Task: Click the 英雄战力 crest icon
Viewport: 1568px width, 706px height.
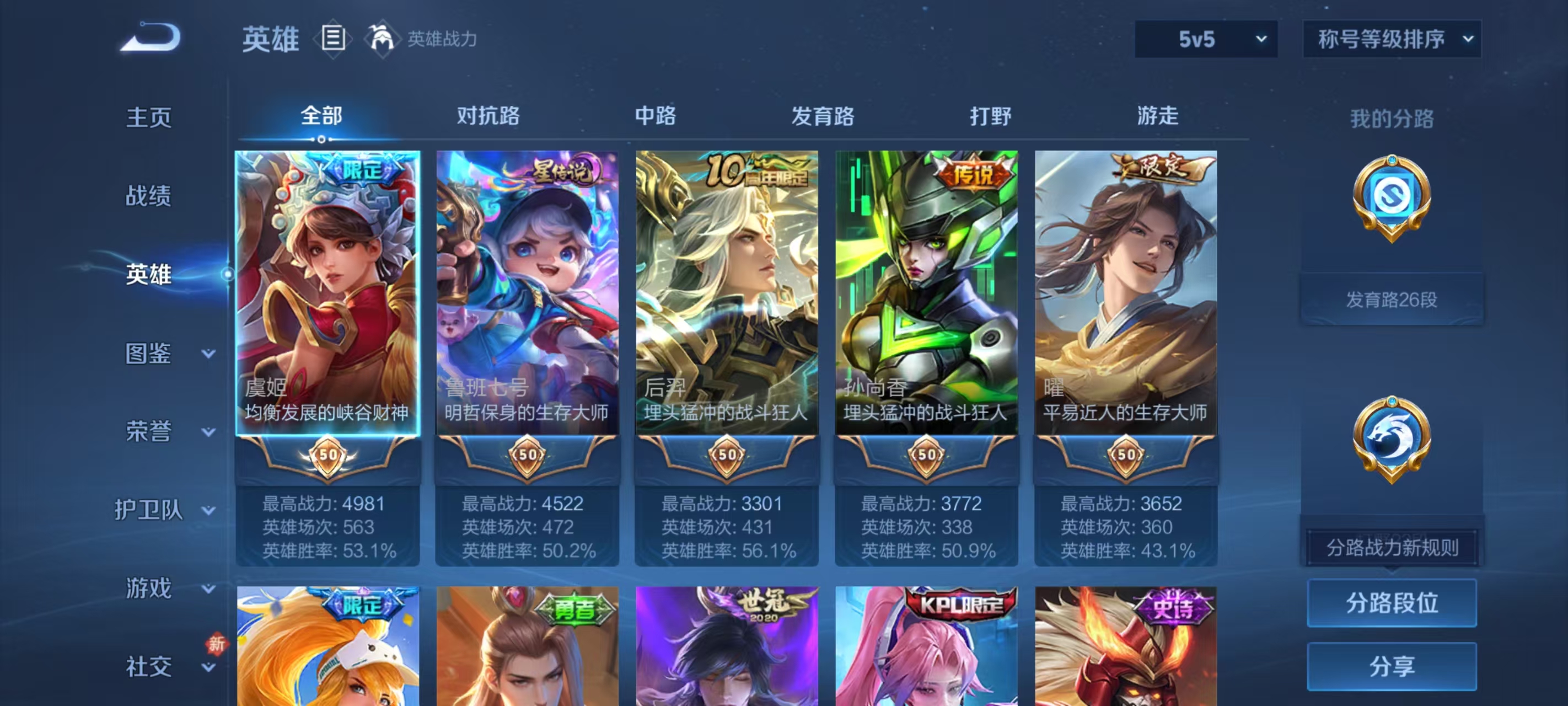Action: tap(382, 39)
